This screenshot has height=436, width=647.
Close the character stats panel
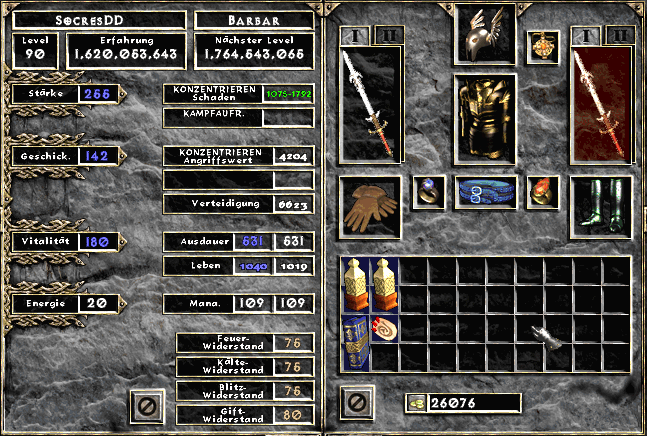click(x=147, y=405)
